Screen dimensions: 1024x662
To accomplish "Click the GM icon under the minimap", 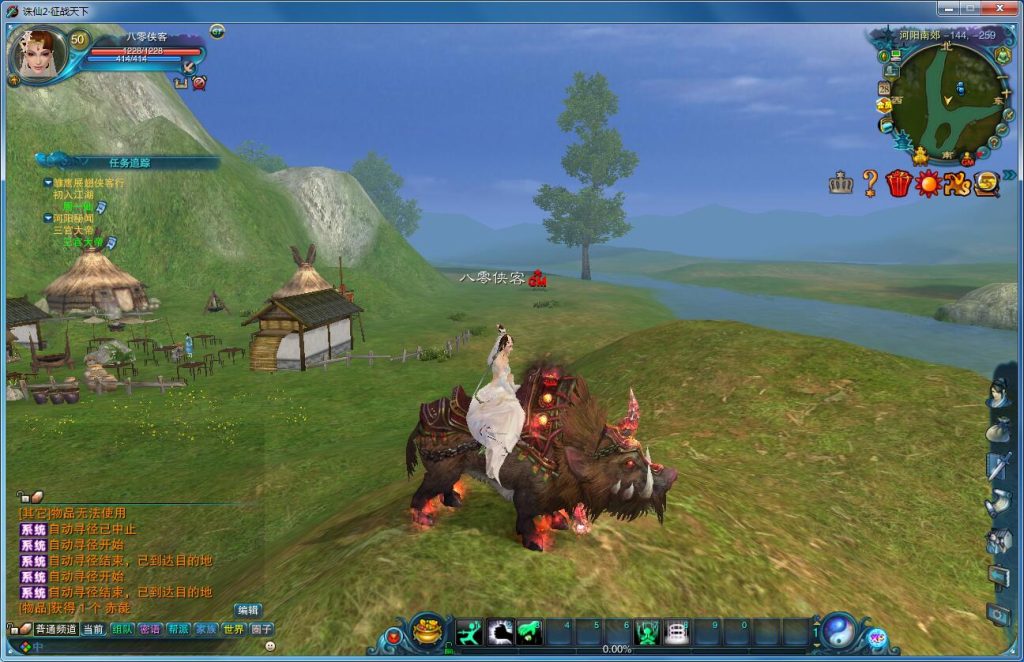I will (x=967, y=158).
